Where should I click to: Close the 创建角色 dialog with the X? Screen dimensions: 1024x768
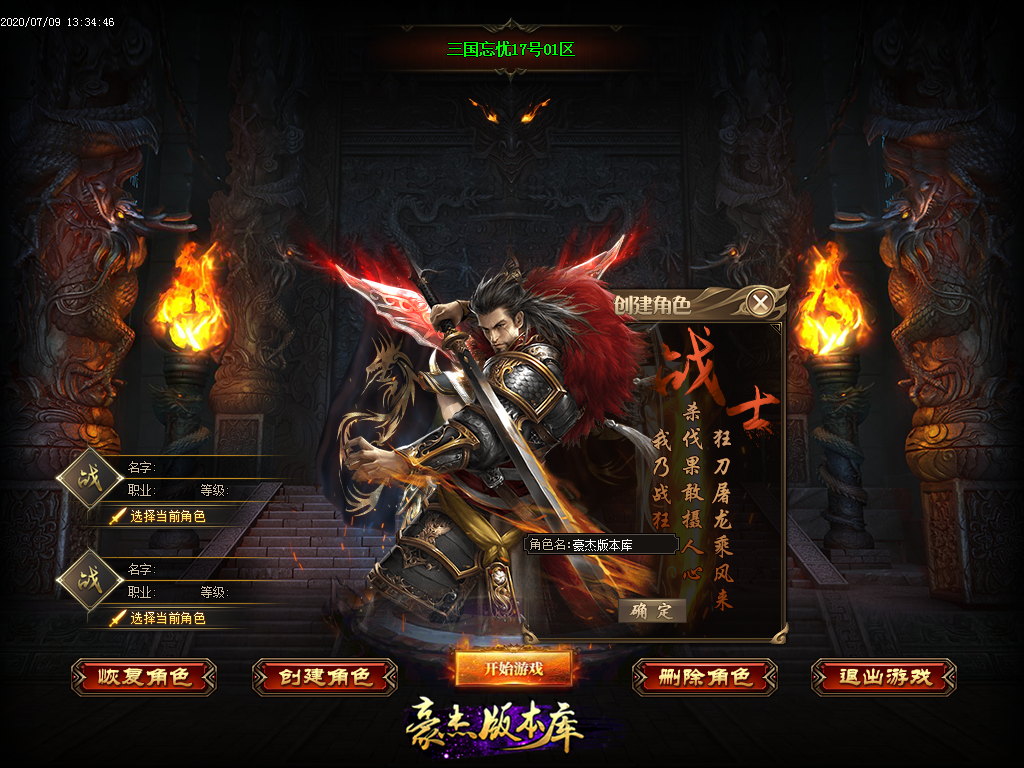(x=761, y=301)
